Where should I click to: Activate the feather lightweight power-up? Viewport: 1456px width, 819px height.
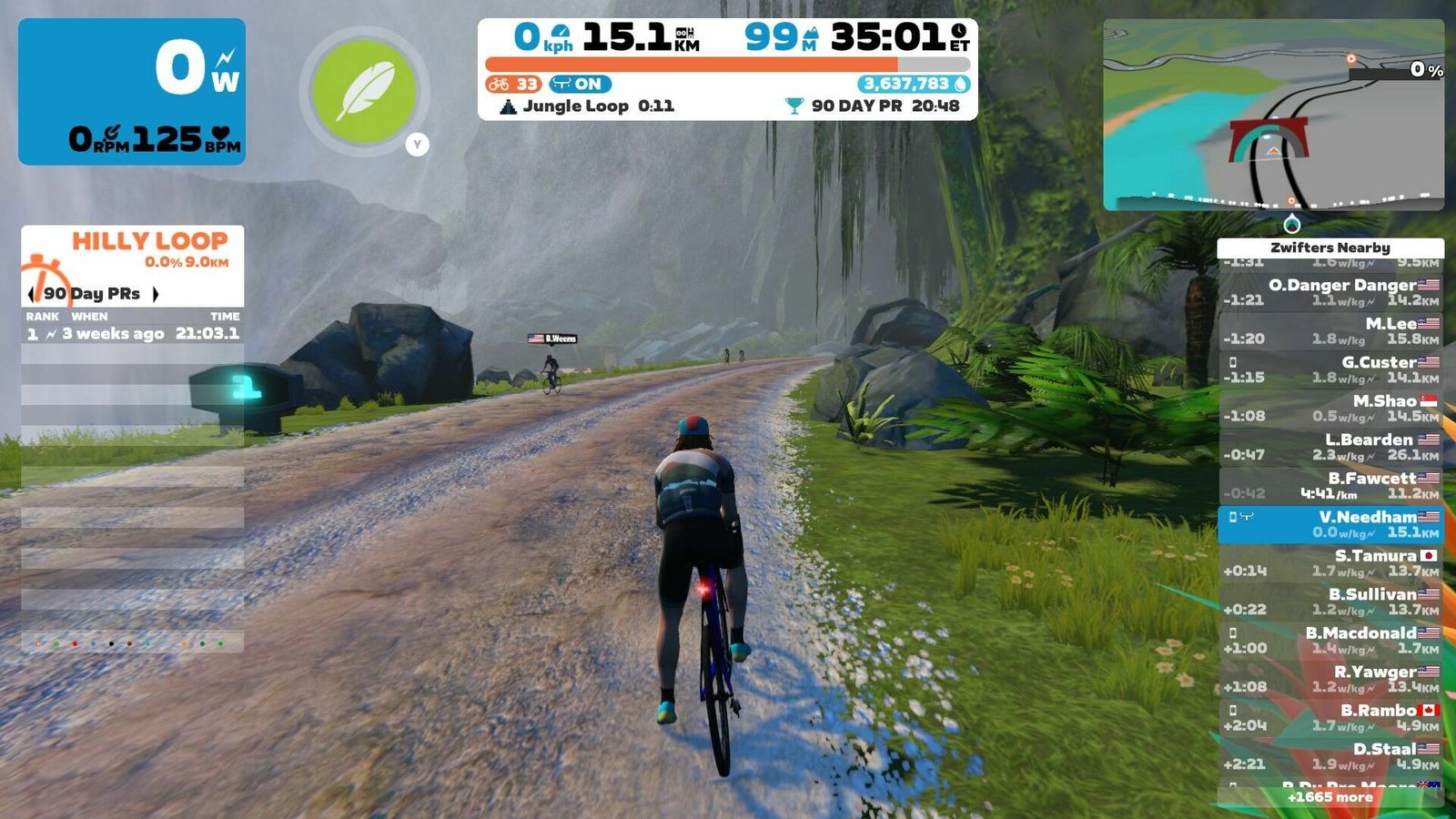click(x=364, y=91)
